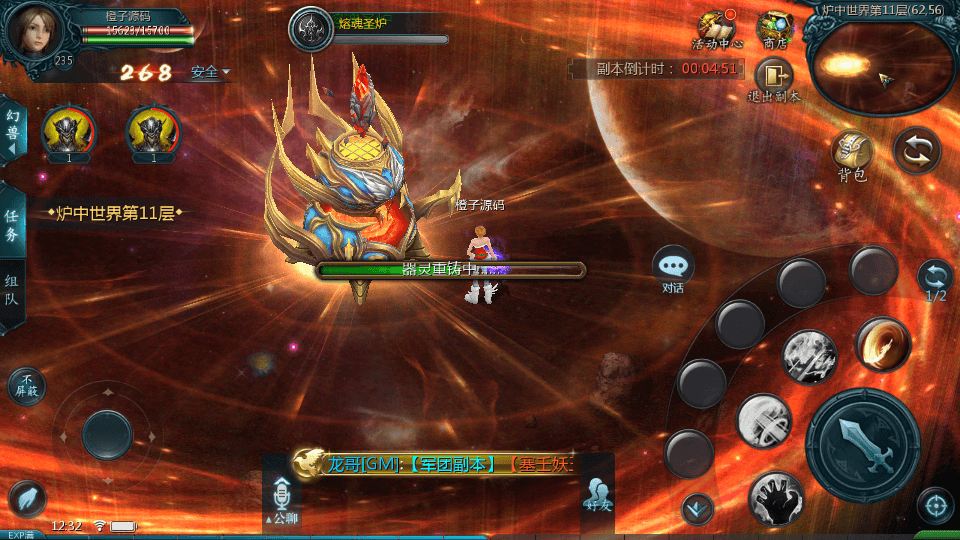
Task: Open the 公聊 public voice chat
Action: (281, 500)
